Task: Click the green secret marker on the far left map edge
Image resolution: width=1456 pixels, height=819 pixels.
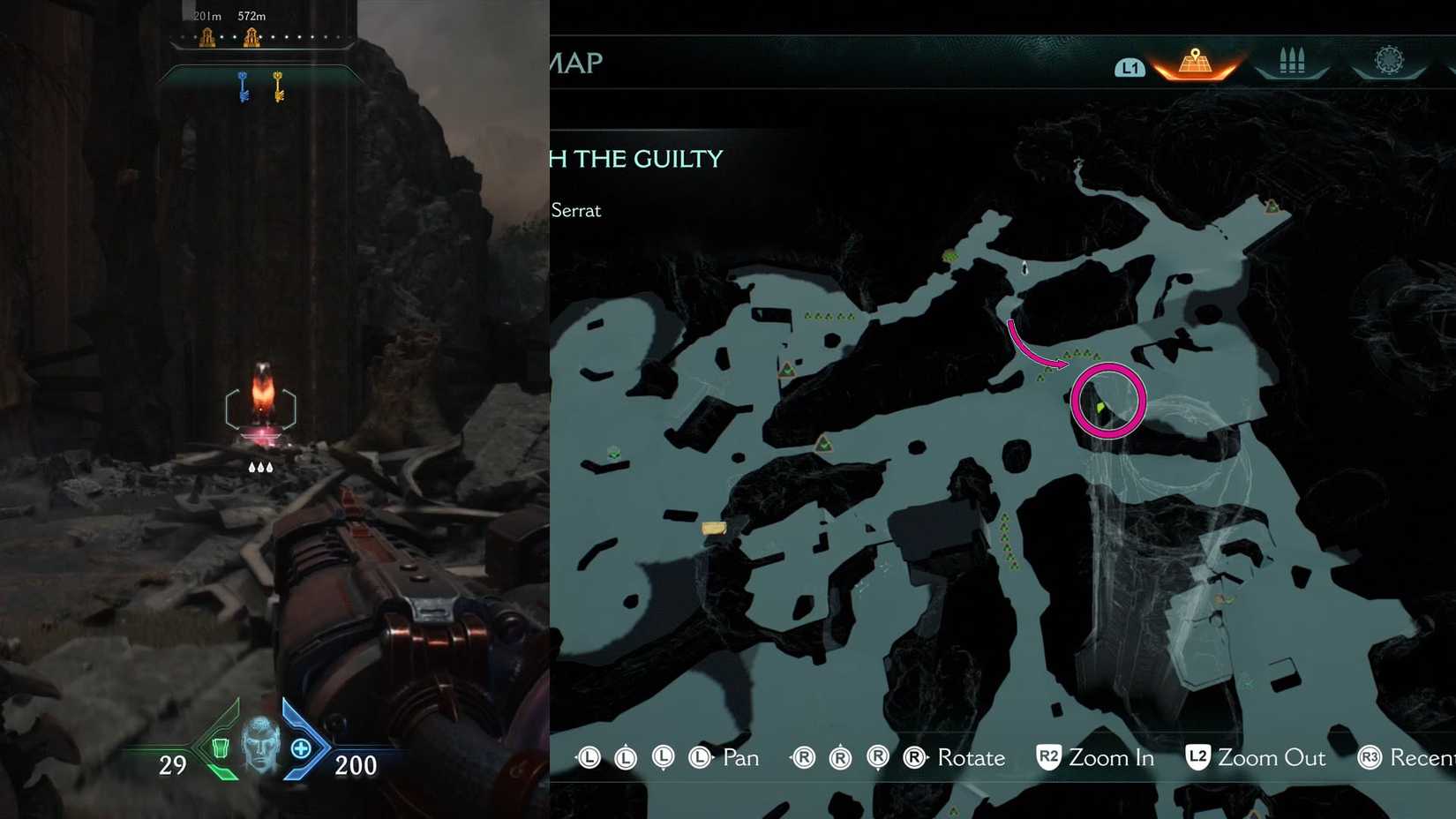Action: (x=612, y=454)
